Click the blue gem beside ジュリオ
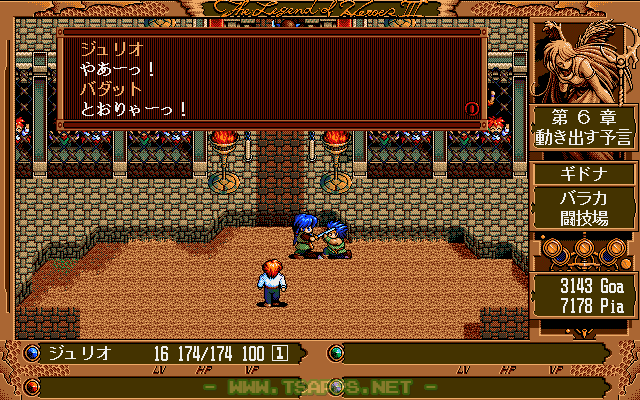The height and width of the screenshot is (400, 640). [x=32, y=353]
